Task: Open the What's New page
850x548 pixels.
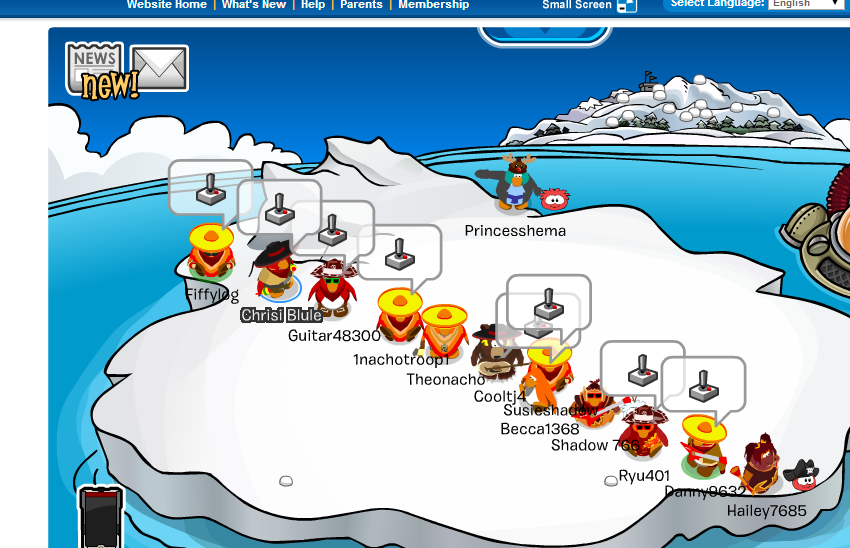Action: [255, 5]
